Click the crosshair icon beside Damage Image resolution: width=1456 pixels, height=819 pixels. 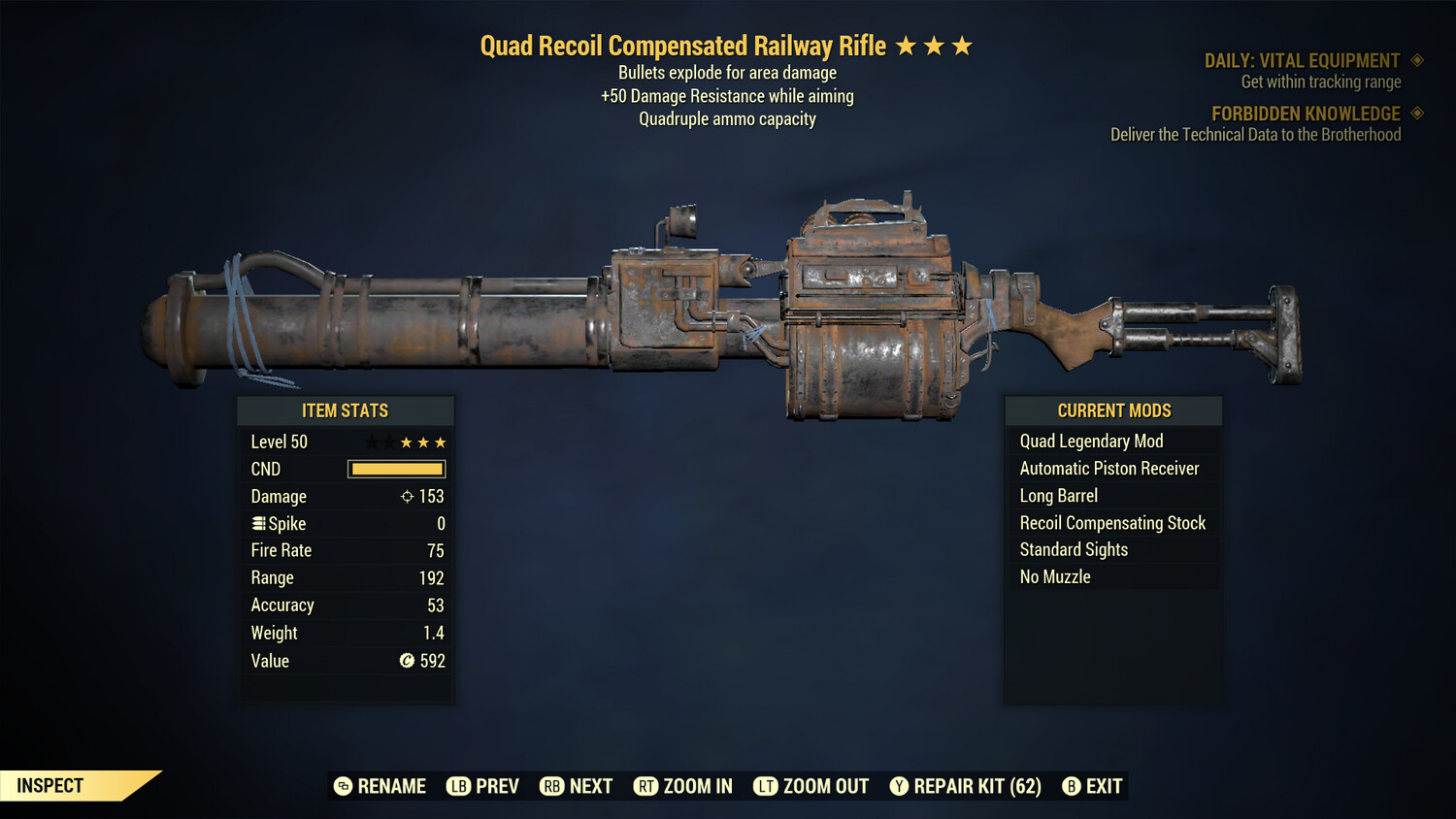click(x=406, y=496)
